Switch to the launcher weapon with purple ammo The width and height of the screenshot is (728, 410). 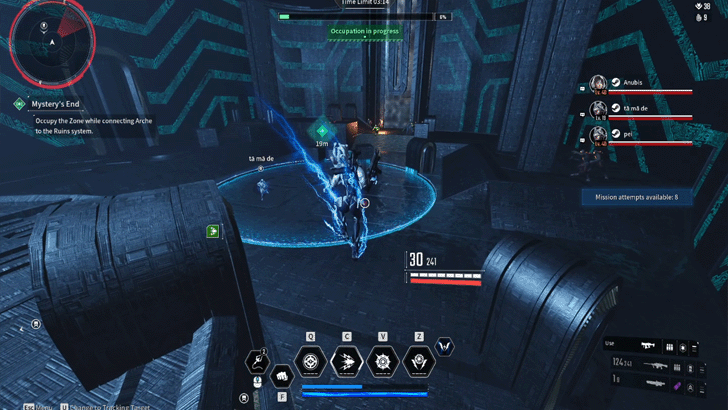coord(656,385)
